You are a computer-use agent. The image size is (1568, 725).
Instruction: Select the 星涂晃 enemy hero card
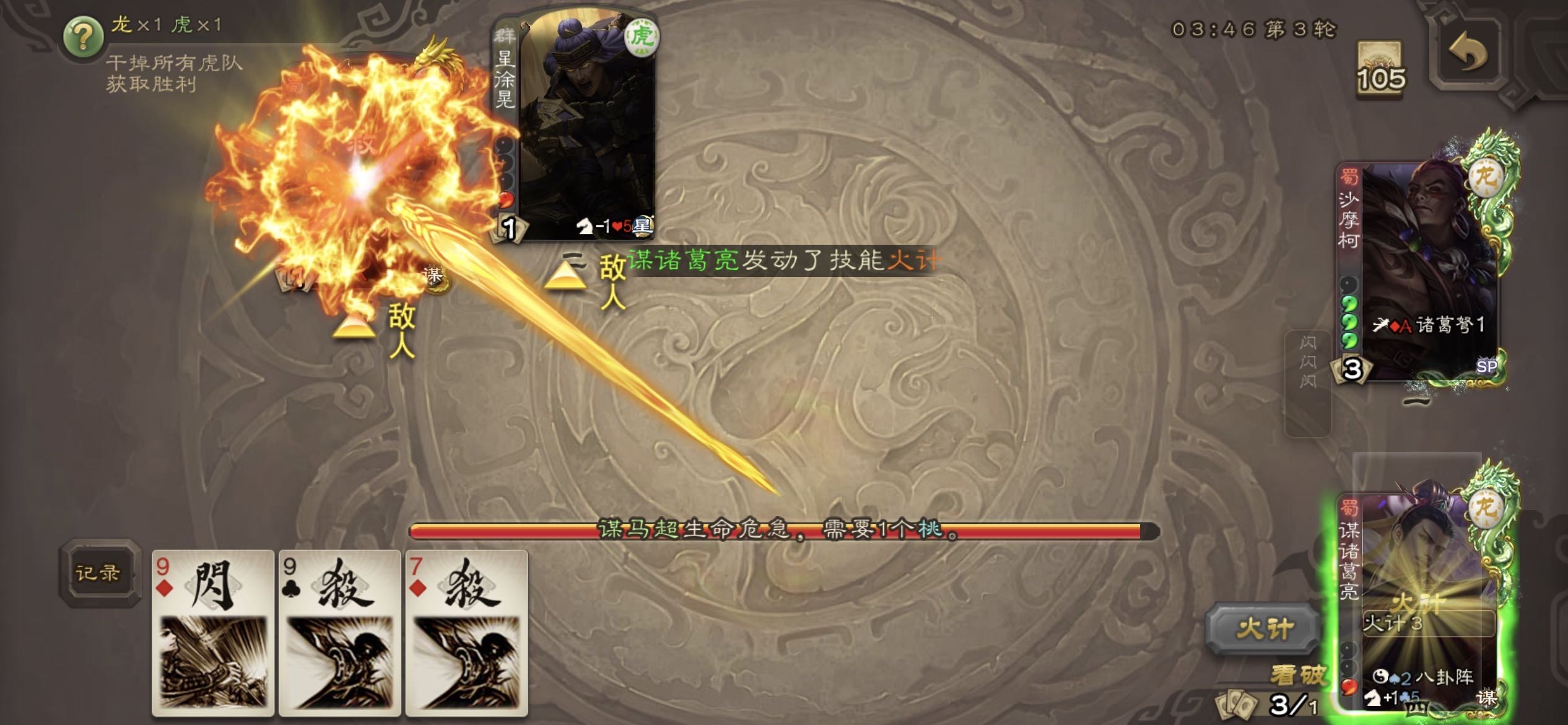coord(576,124)
